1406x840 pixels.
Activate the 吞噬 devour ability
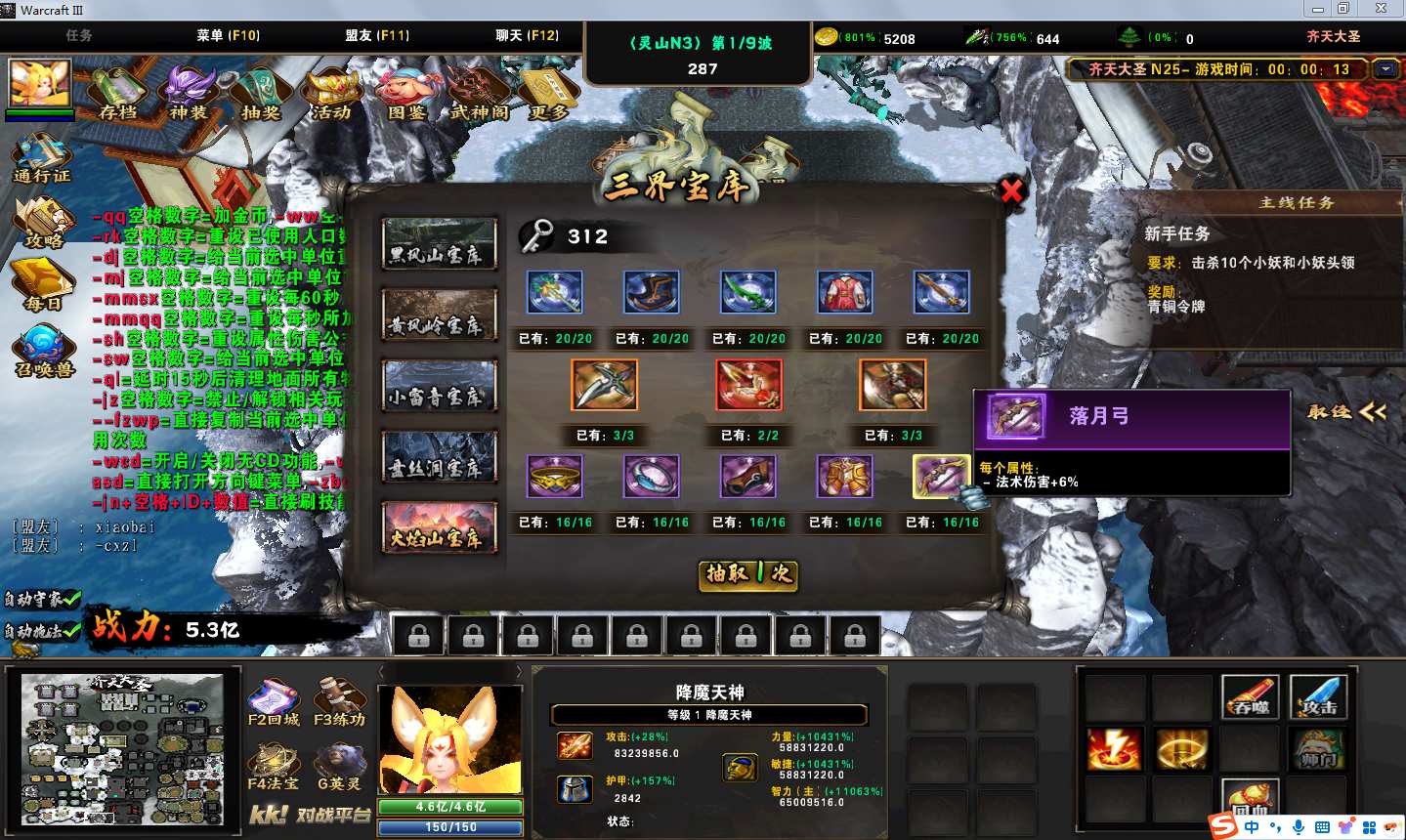pyautogui.click(x=1250, y=696)
